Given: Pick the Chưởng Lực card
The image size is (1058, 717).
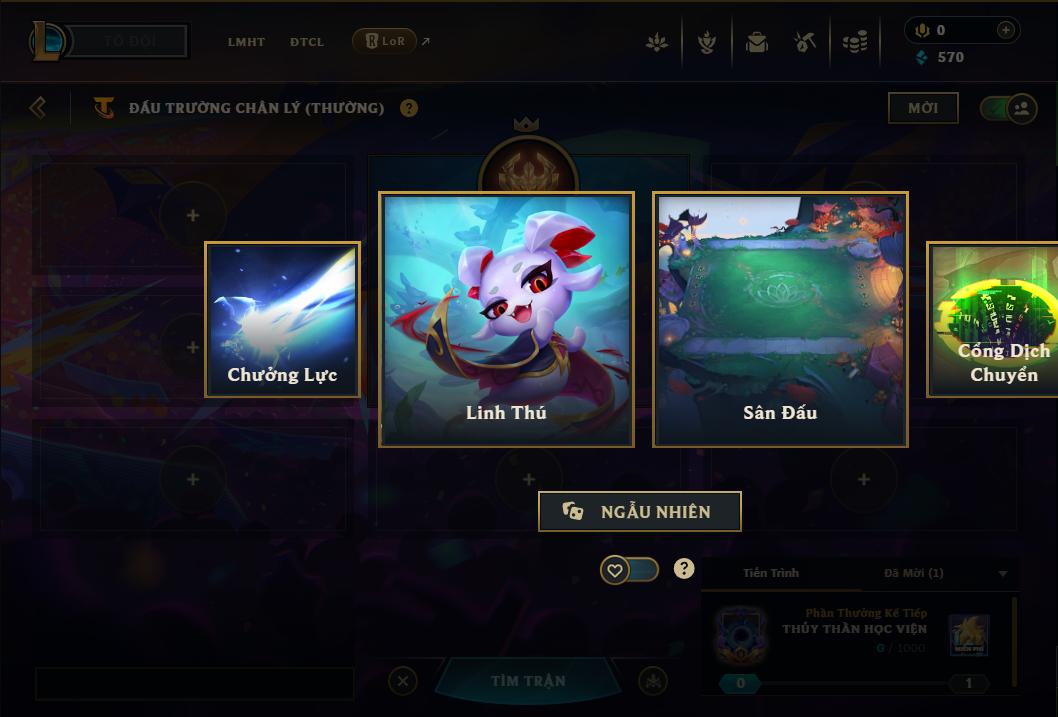Looking at the screenshot, I should pos(282,320).
